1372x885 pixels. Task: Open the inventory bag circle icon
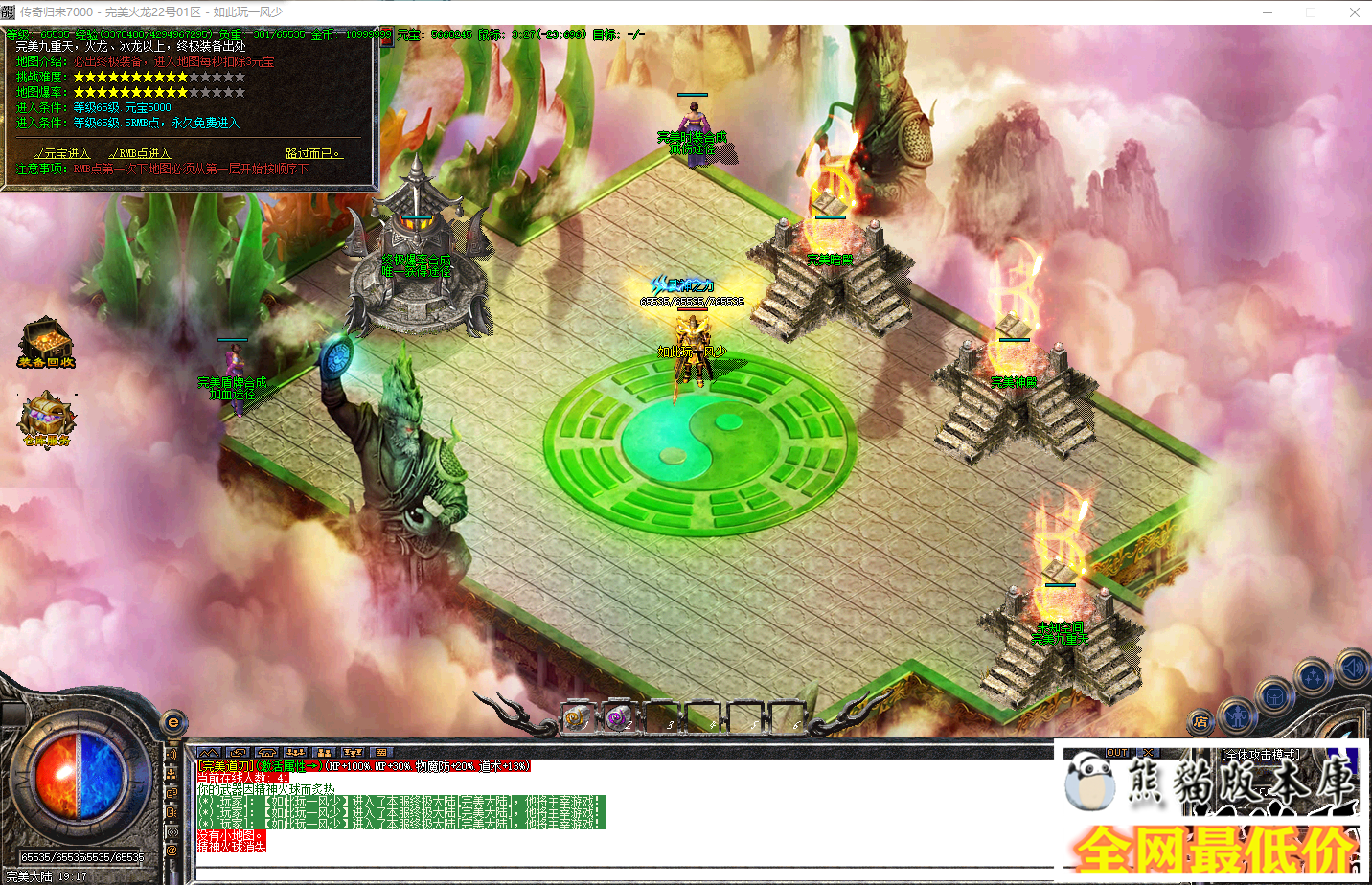point(1274,694)
